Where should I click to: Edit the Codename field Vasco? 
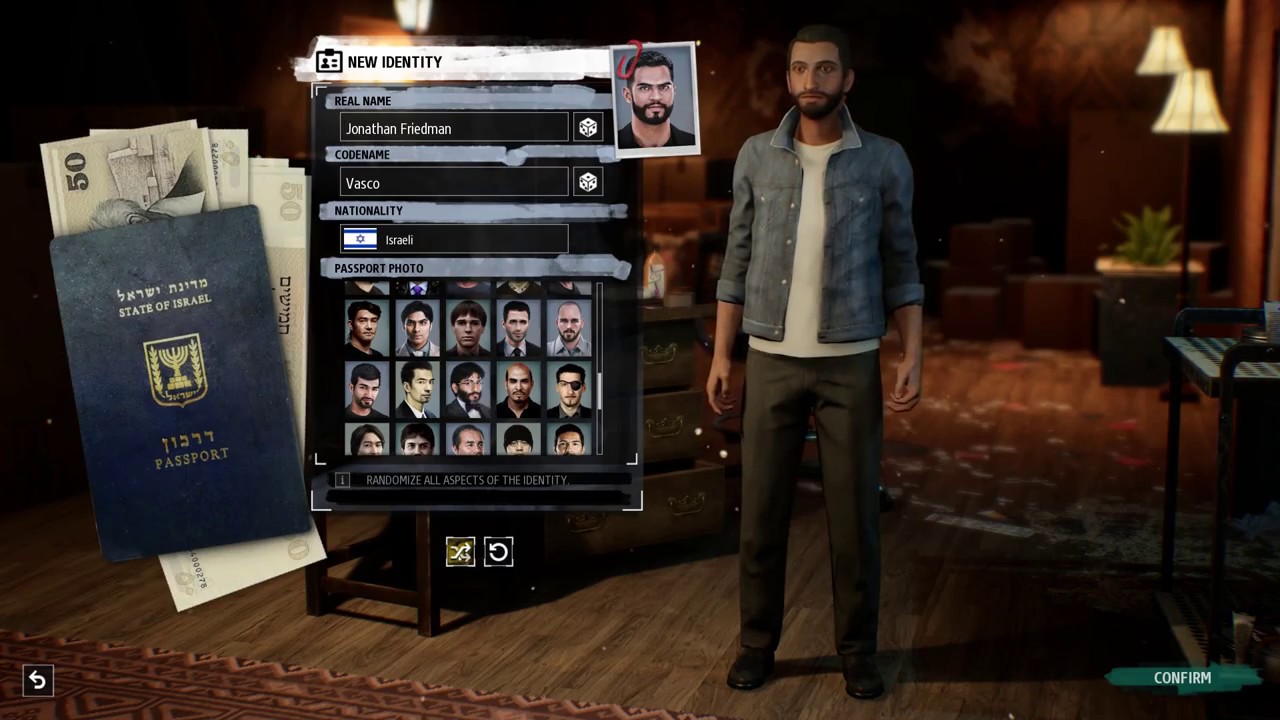454,183
